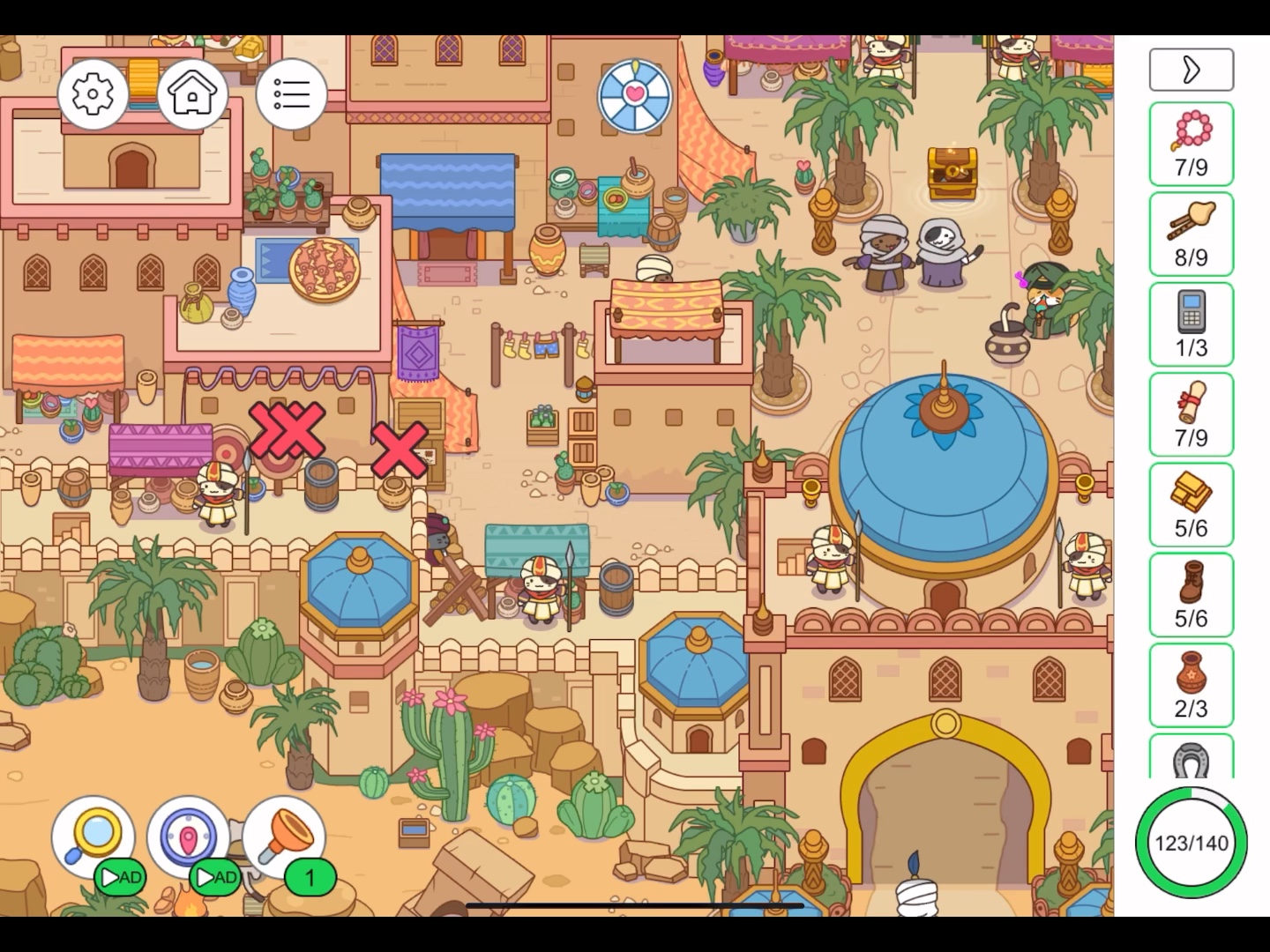Go to the home screen
The width and height of the screenshot is (1270, 952).
click(191, 93)
